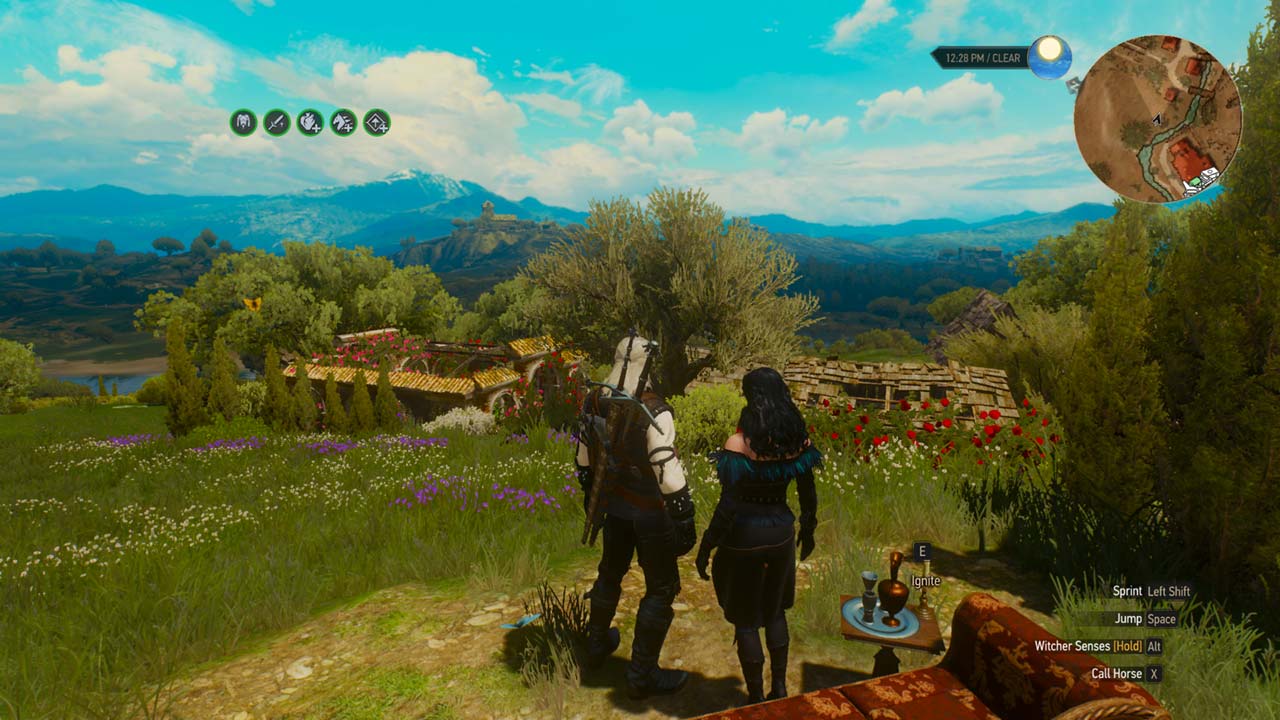Click the diamond arrow buff icon
The height and width of the screenshot is (720, 1280).
tap(377, 123)
